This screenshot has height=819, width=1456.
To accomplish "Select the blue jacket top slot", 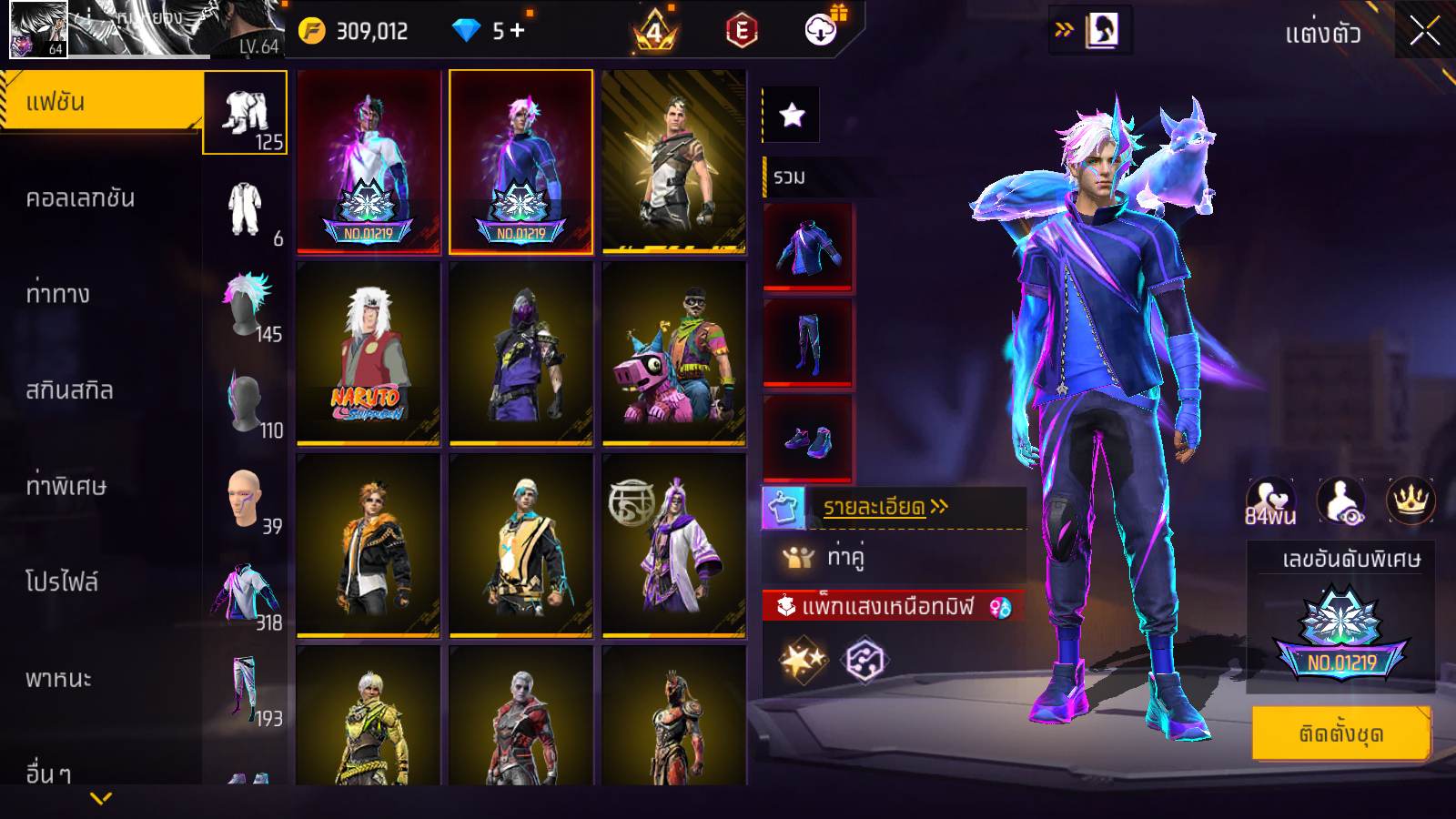I will pos(808,247).
